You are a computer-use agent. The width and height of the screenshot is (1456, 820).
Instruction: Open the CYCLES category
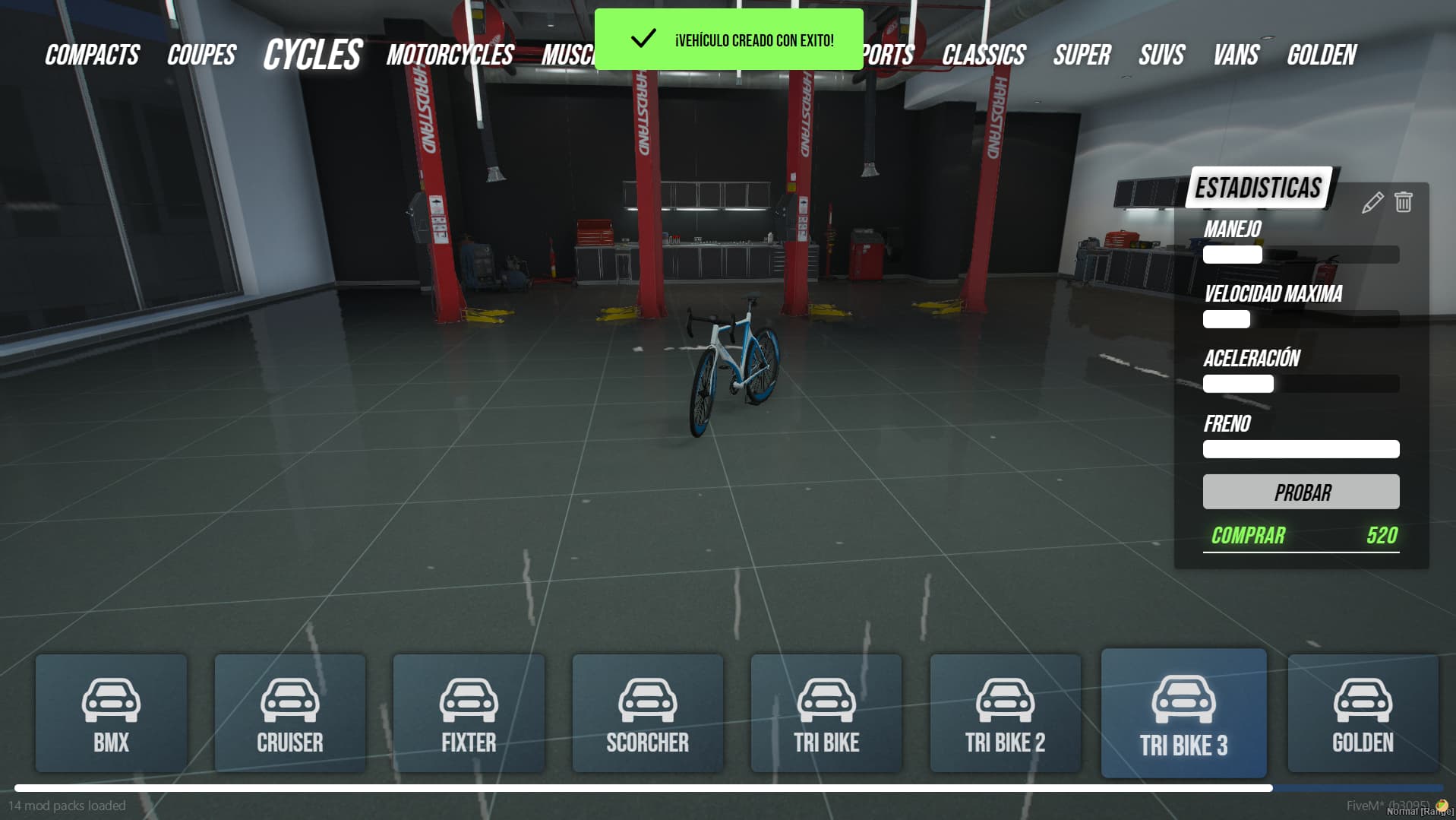point(311,54)
